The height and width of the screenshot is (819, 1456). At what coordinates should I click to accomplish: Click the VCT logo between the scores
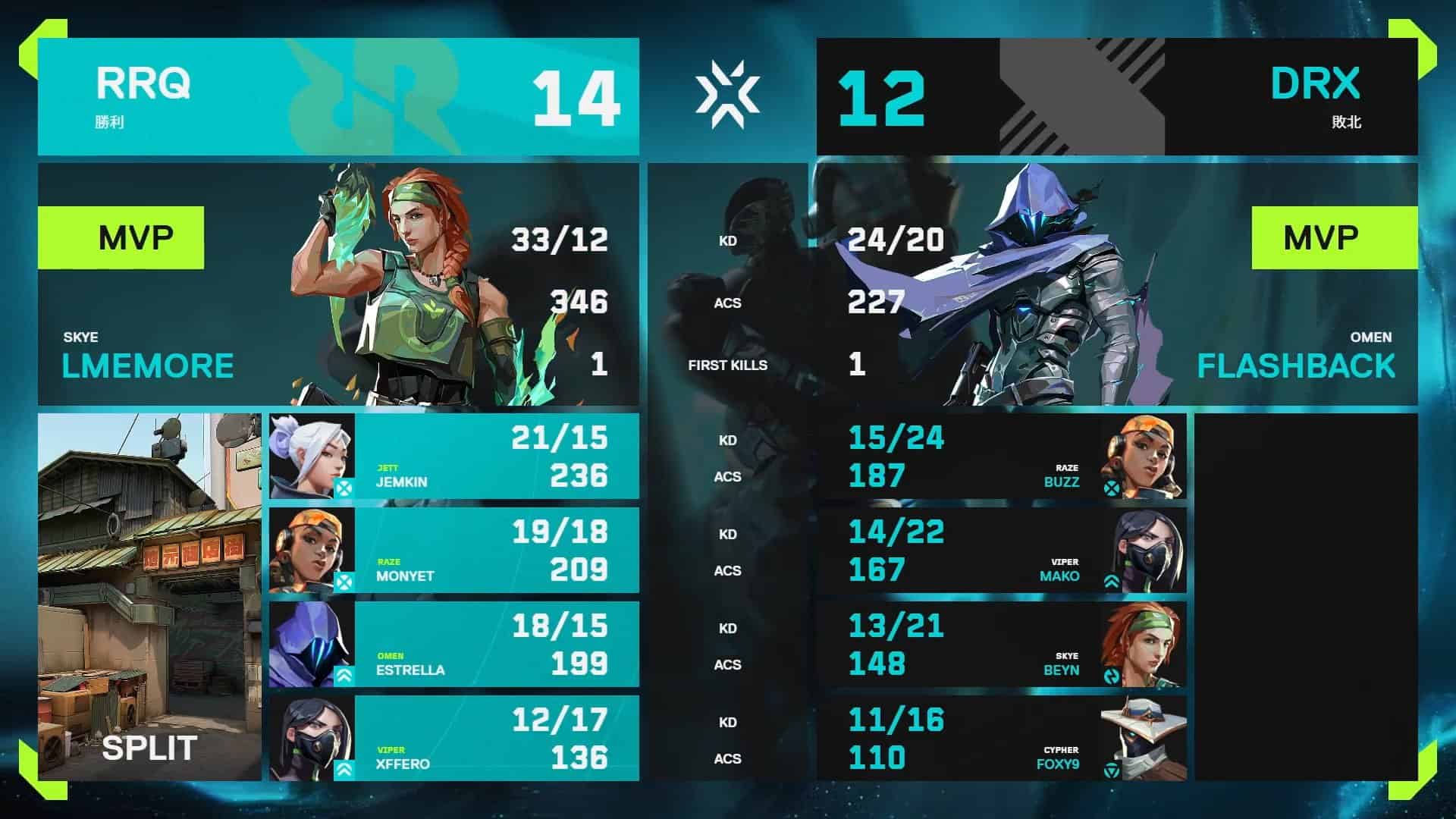[727, 95]
